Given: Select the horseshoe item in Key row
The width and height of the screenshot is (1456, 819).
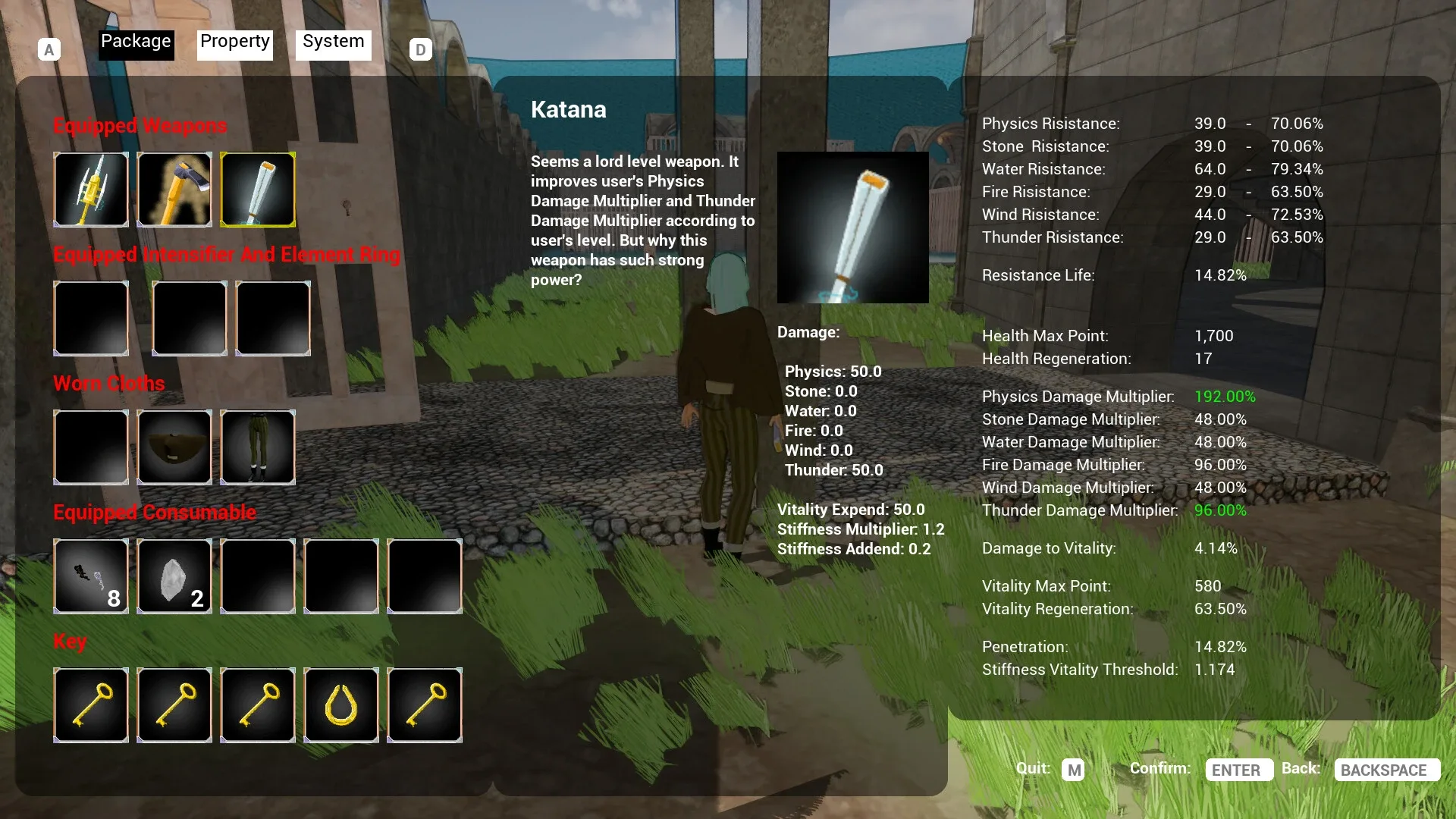Looking at the screenshot, I should [x=340, y=705].
